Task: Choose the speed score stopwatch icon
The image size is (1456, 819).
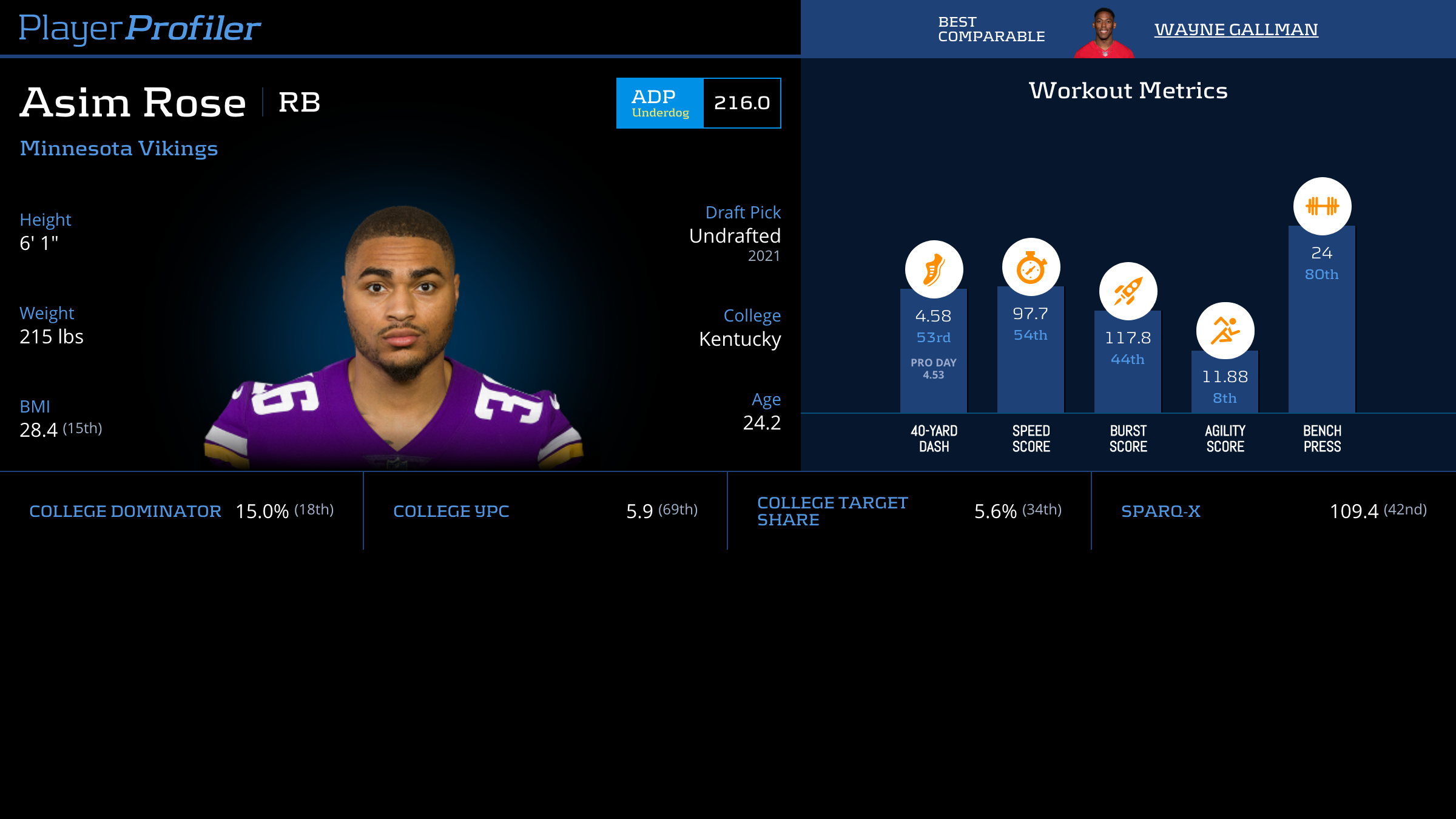Action: pyautogui.click(x=1031, y=268)
